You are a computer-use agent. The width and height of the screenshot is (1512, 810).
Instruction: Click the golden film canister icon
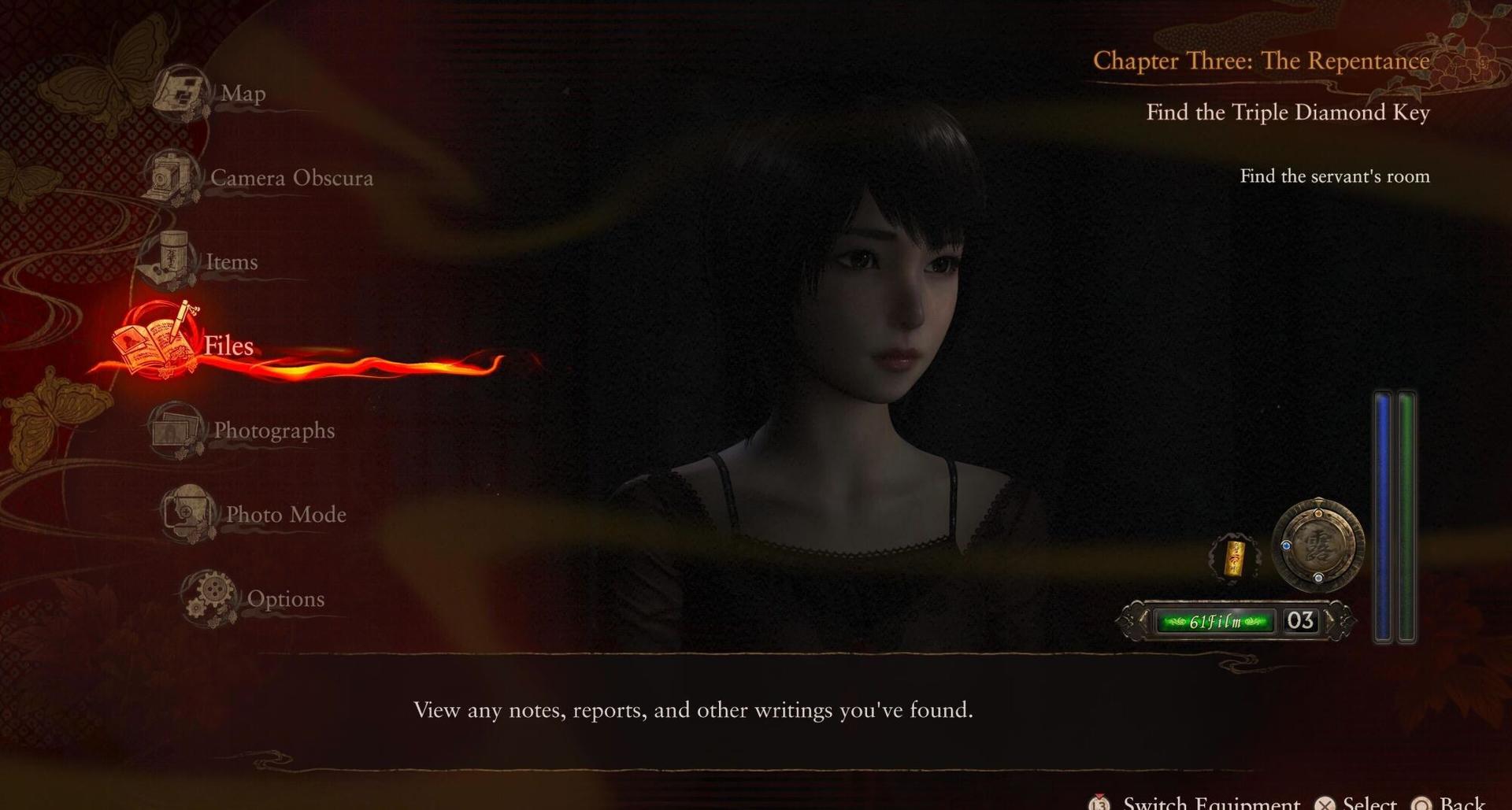pos(1236,557)
